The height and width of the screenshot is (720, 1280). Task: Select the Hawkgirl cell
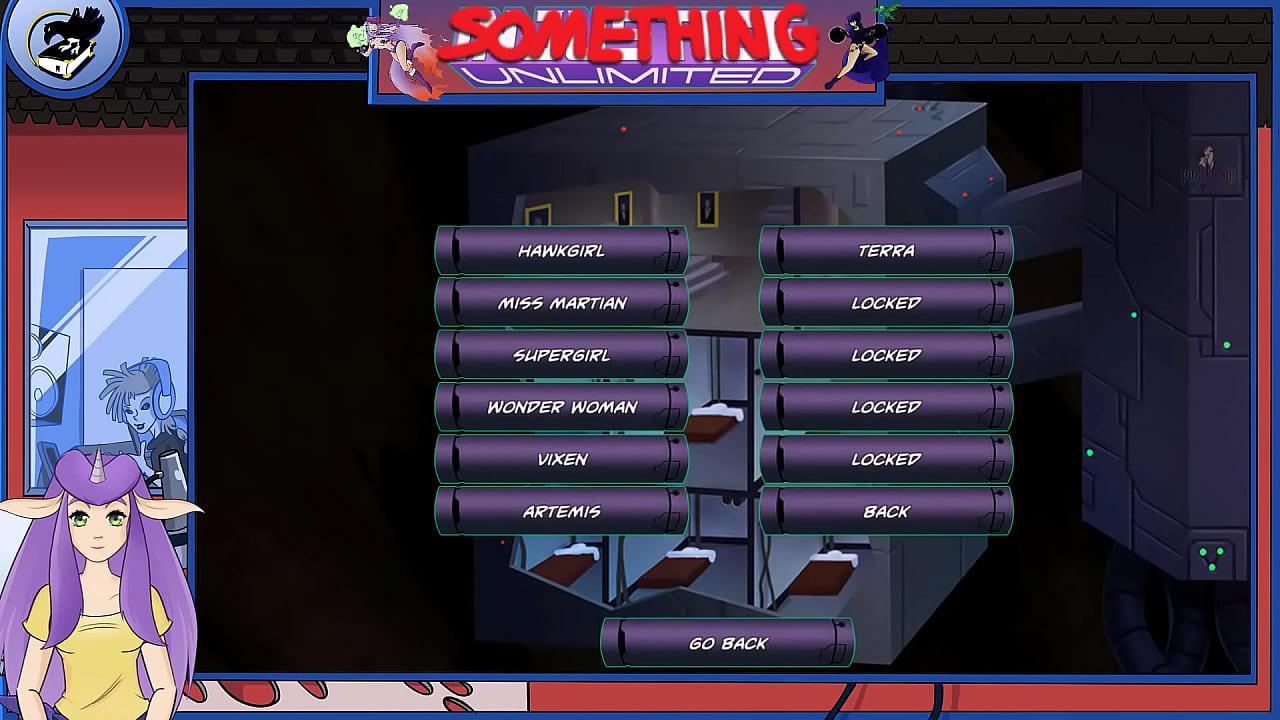pos(562,251)
